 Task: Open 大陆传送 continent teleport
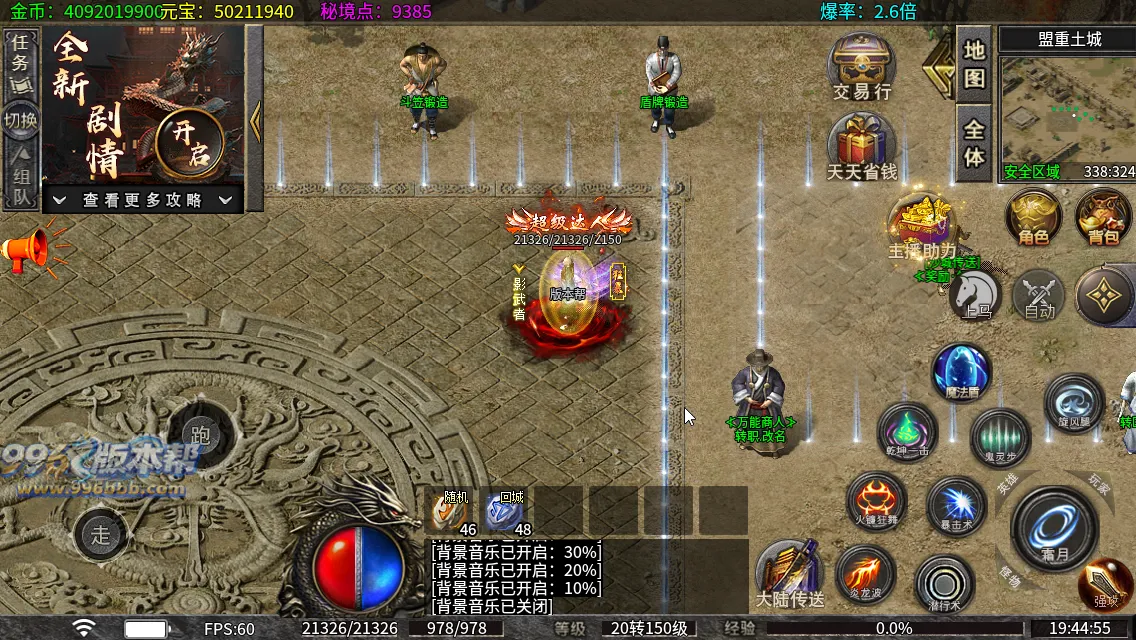[x=789, y=574]
